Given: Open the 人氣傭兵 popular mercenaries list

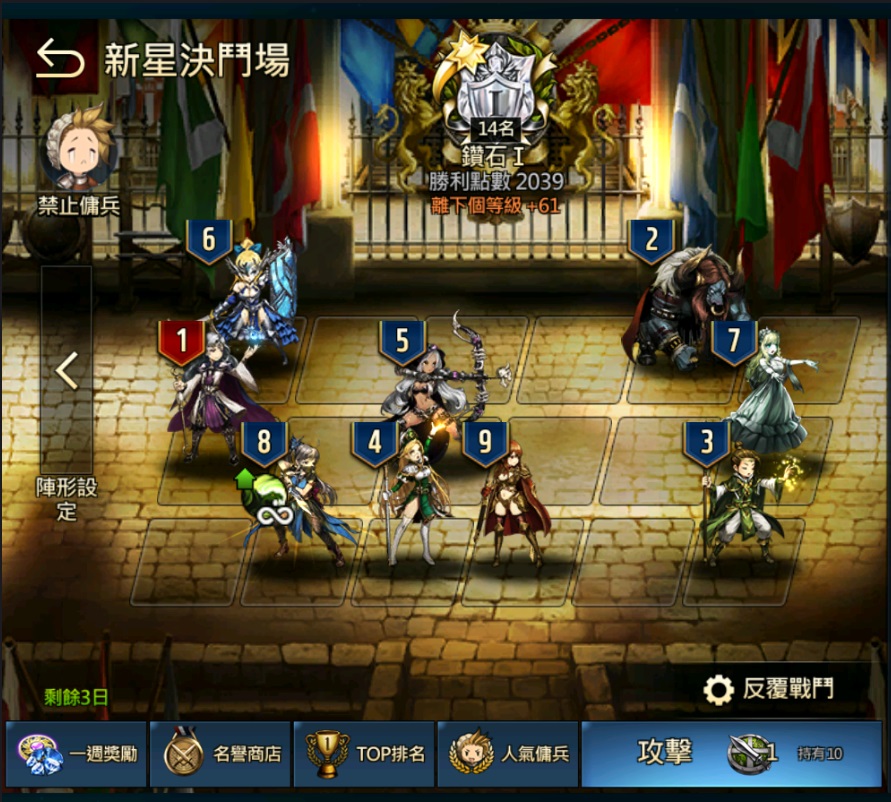Looking at the screenshot, I should click(x=509, y=753).
